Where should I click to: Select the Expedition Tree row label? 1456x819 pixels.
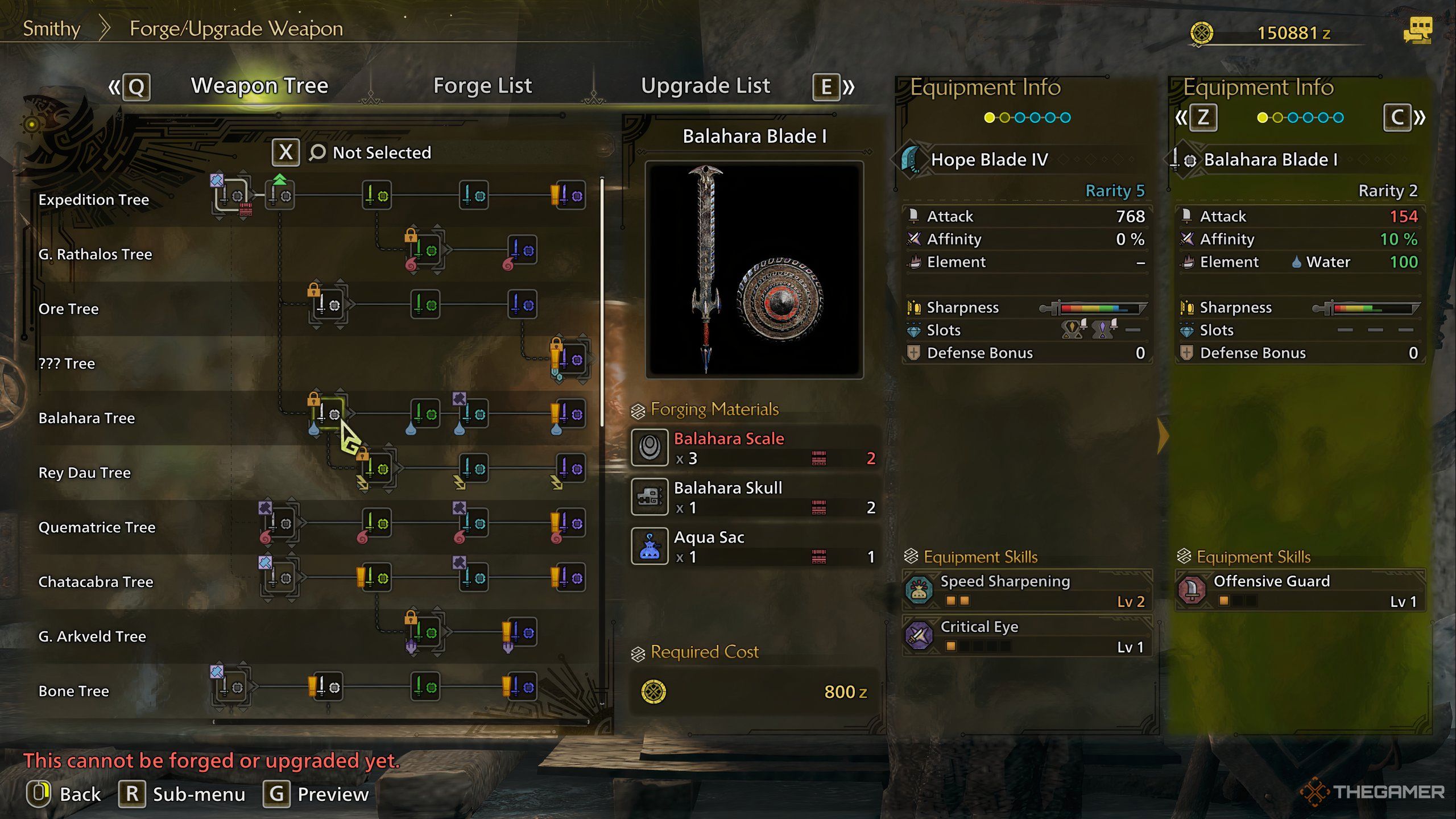coord(94,200)
